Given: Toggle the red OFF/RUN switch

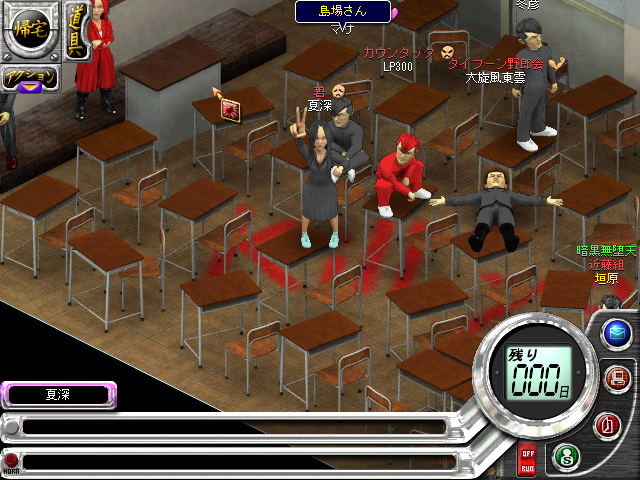Looking at the screenshot, I should click(526, 461).
